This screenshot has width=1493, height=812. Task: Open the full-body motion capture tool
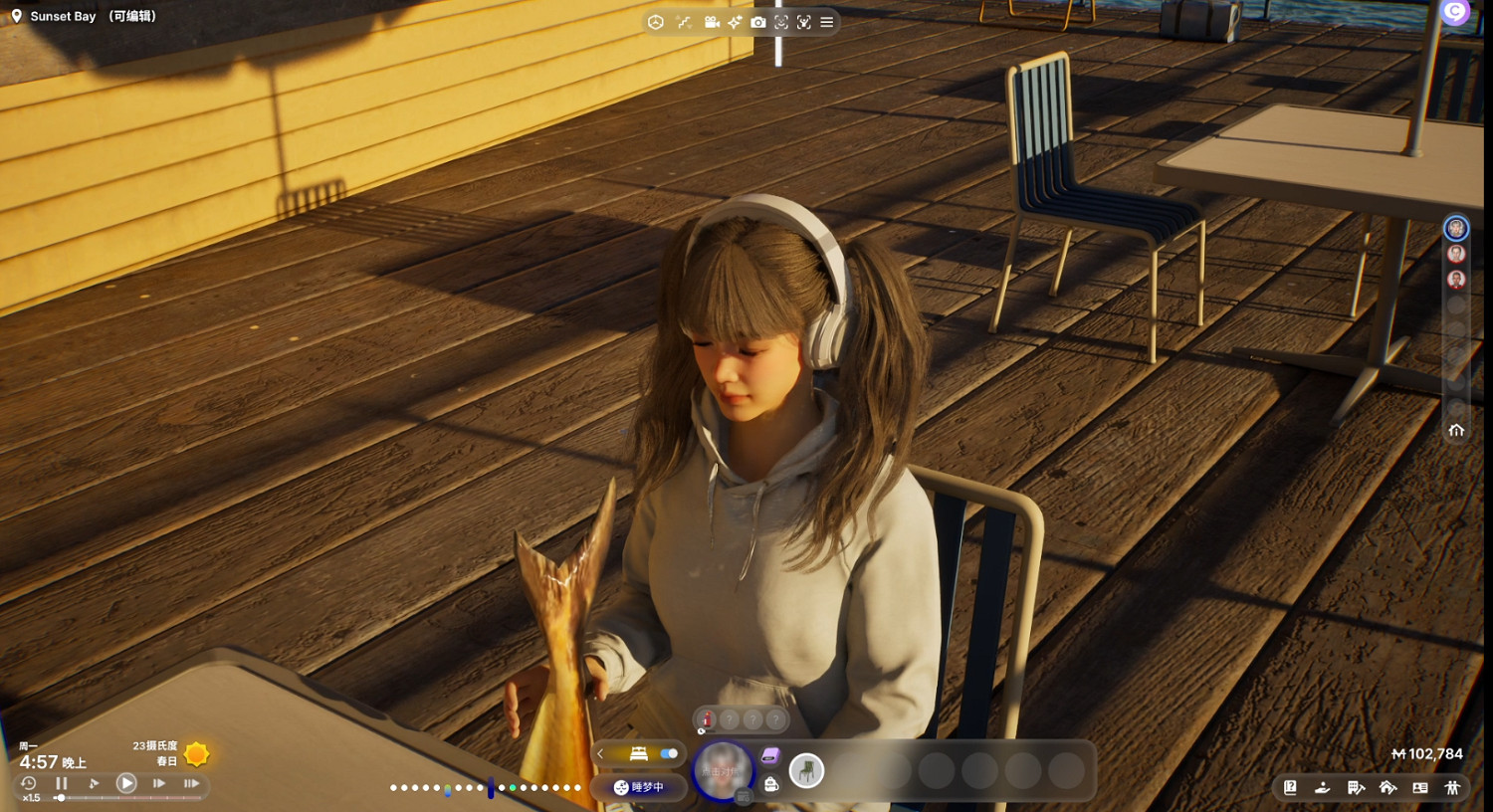coord(806,22)
